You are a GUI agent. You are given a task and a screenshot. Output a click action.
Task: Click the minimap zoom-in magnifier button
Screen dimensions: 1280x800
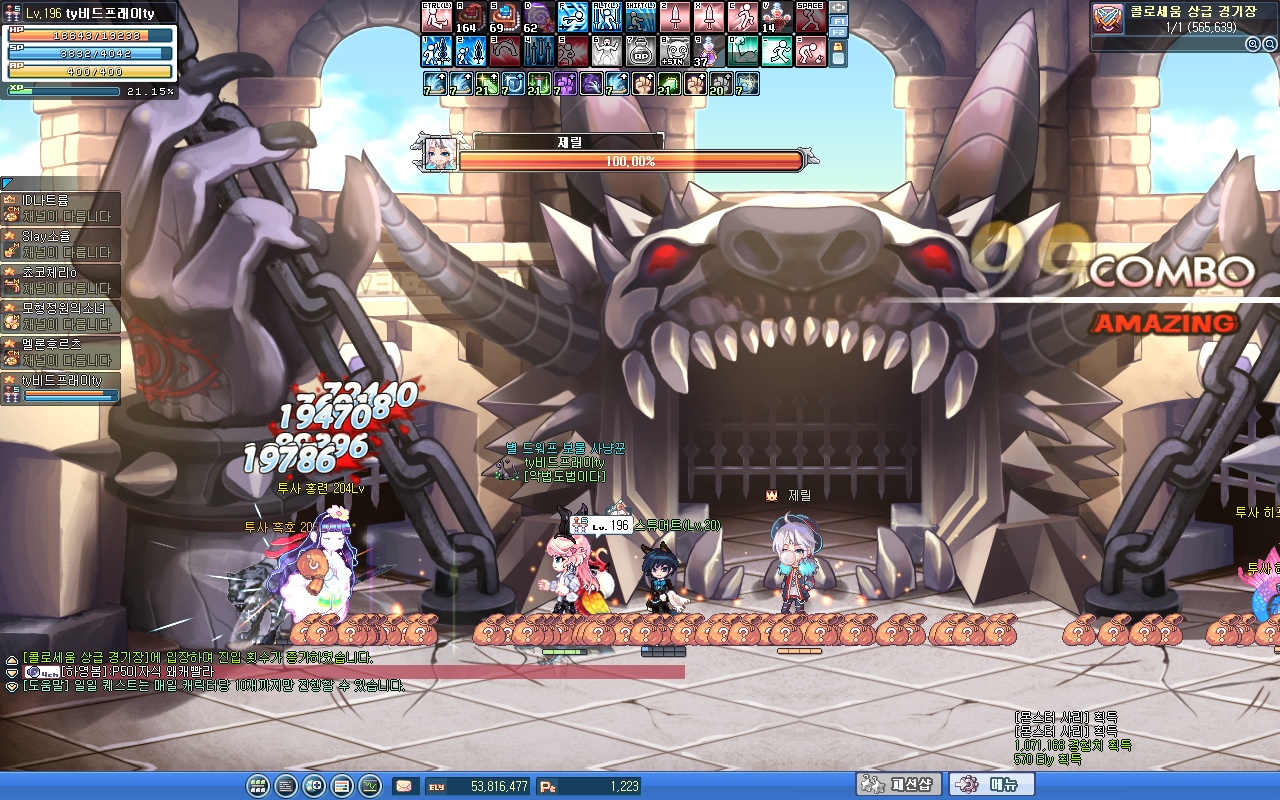(1251, 44)
